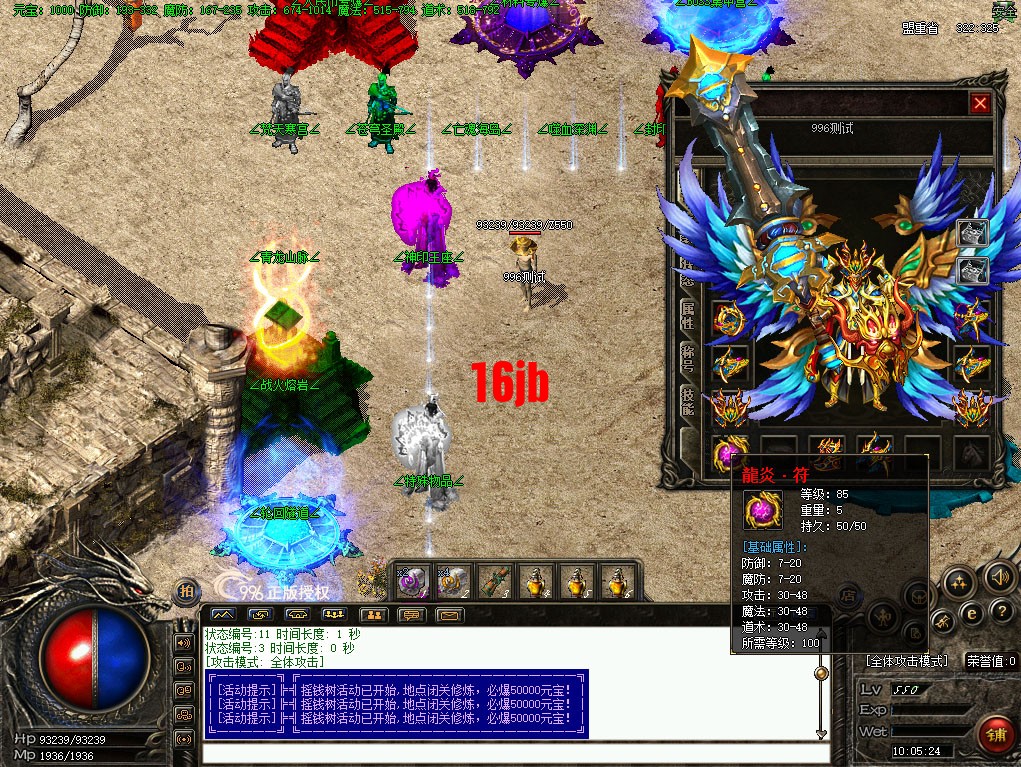Show the 技能 skills tab
The image size is (1021, 767).
688,400
